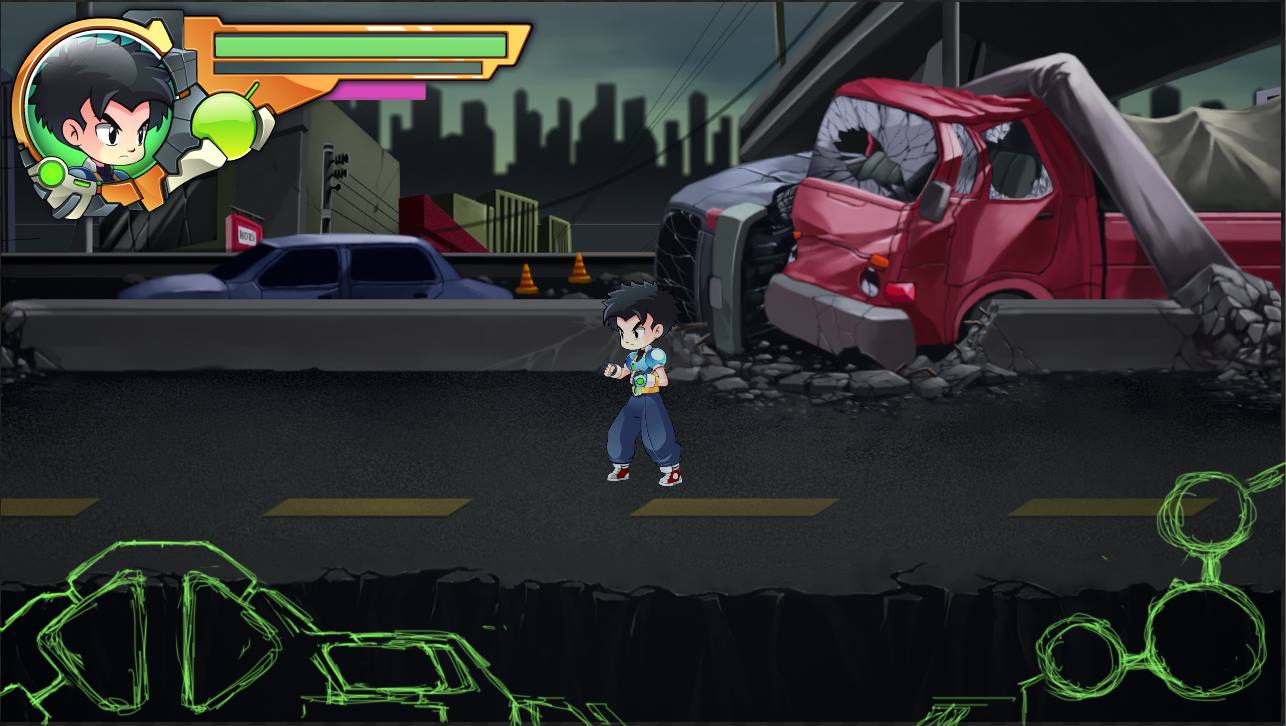The width and height of the screenshot is (1286, 726).
Task: Tap the circle button above the largest circle
Action: [x=1205, y=512]
